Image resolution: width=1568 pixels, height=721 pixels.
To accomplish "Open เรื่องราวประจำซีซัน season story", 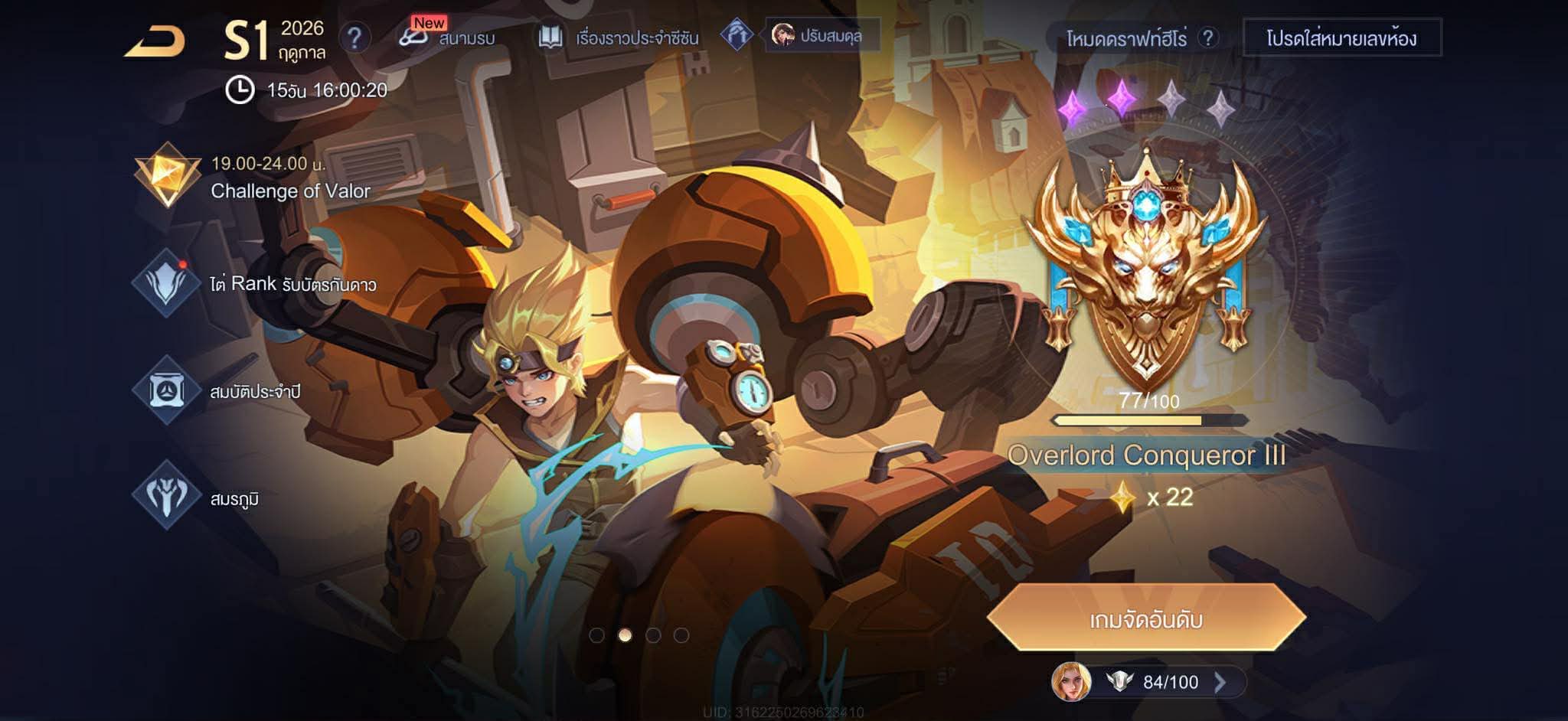I will click(619, 38).
